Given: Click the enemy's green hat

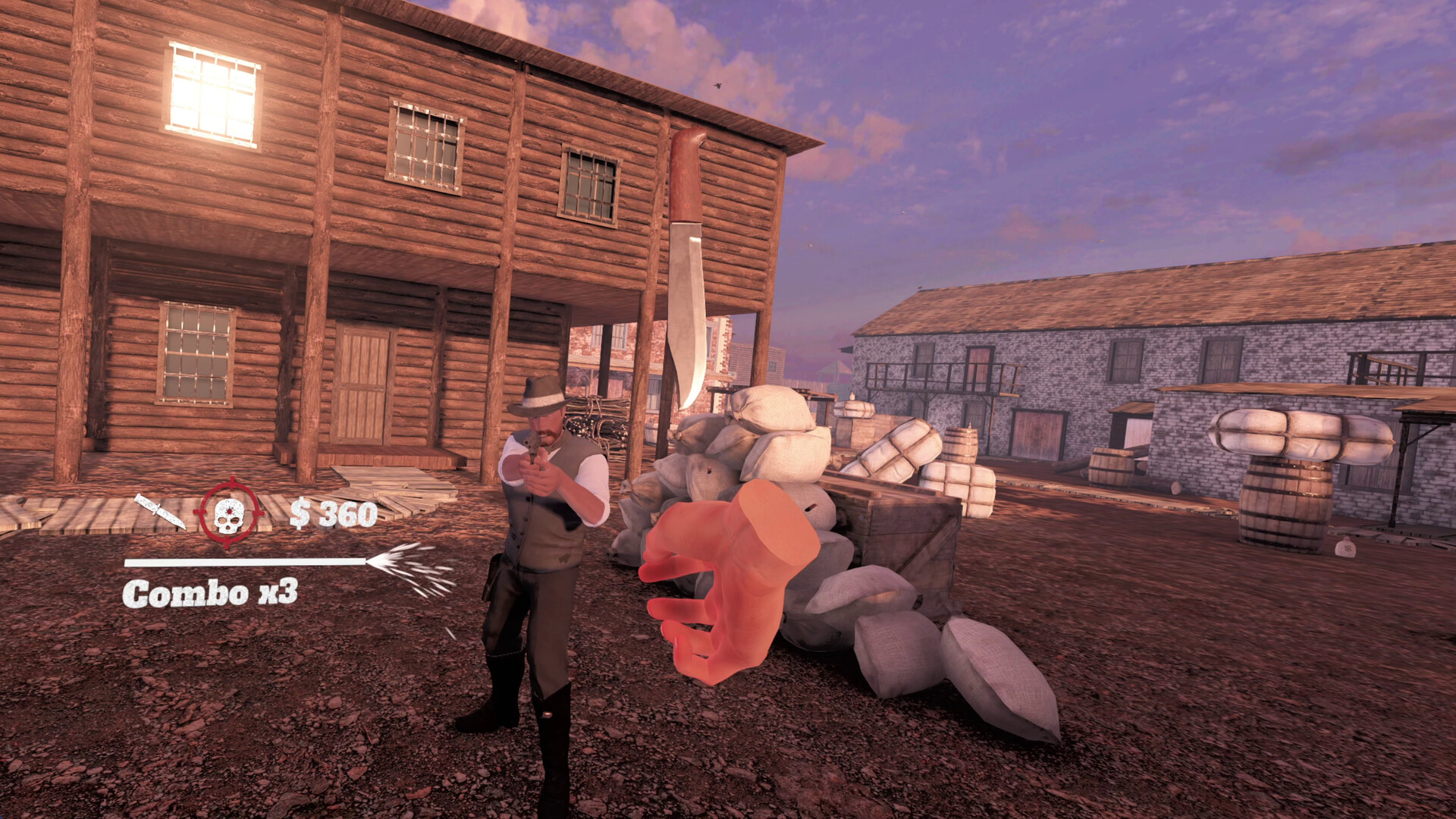Looking at the screenshot, I should point(540,393).
